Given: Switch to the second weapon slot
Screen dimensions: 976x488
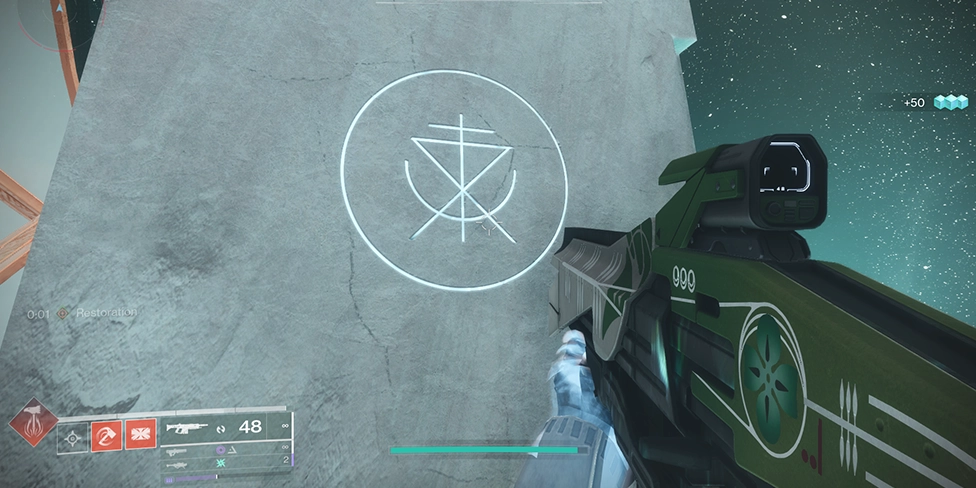Looking at the screenshot, I should (175, 451).
